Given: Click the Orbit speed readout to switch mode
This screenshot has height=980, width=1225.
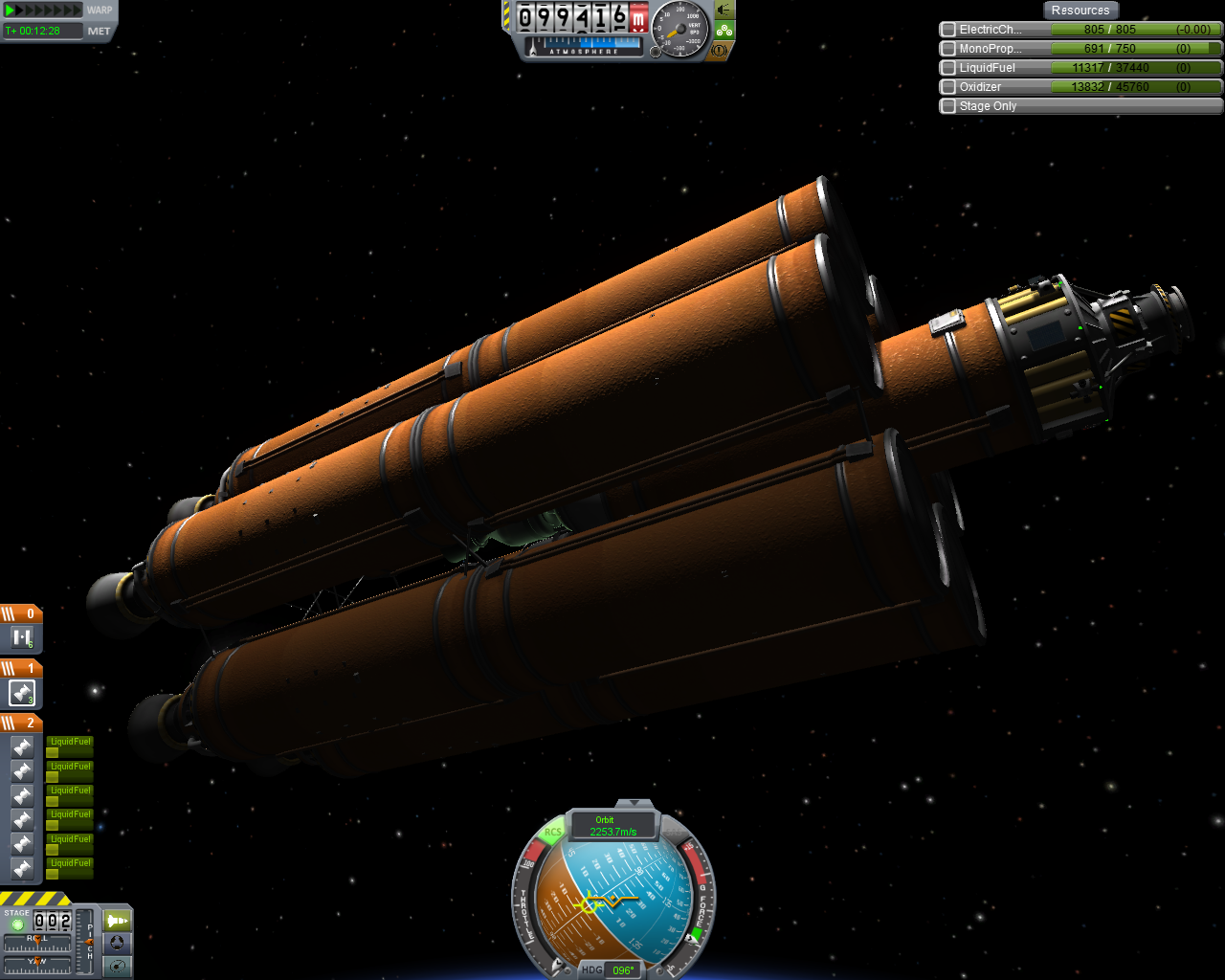Looking at the screenshot, I should click(x=612, y=826).
